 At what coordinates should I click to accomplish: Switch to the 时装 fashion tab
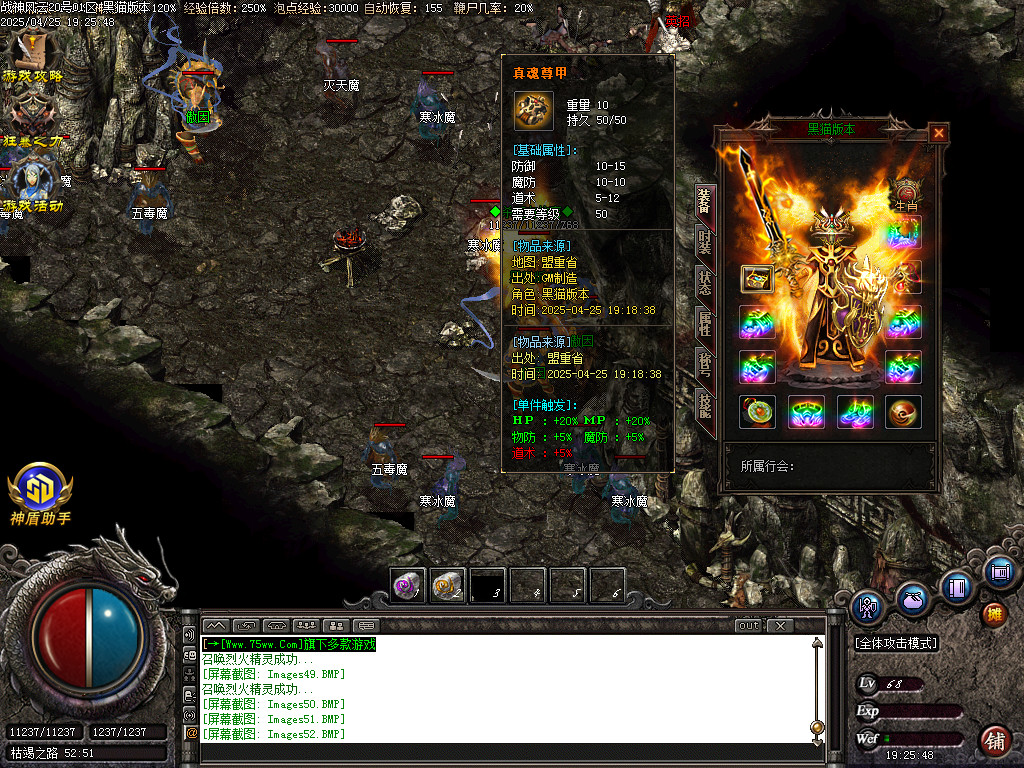[705, 241]
